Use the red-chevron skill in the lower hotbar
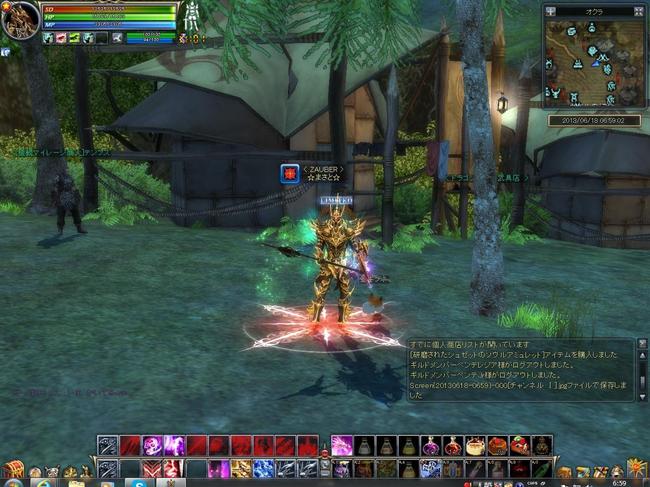Image resolution: width=650 pixels, height=487 pixels. tap(153, 468)
